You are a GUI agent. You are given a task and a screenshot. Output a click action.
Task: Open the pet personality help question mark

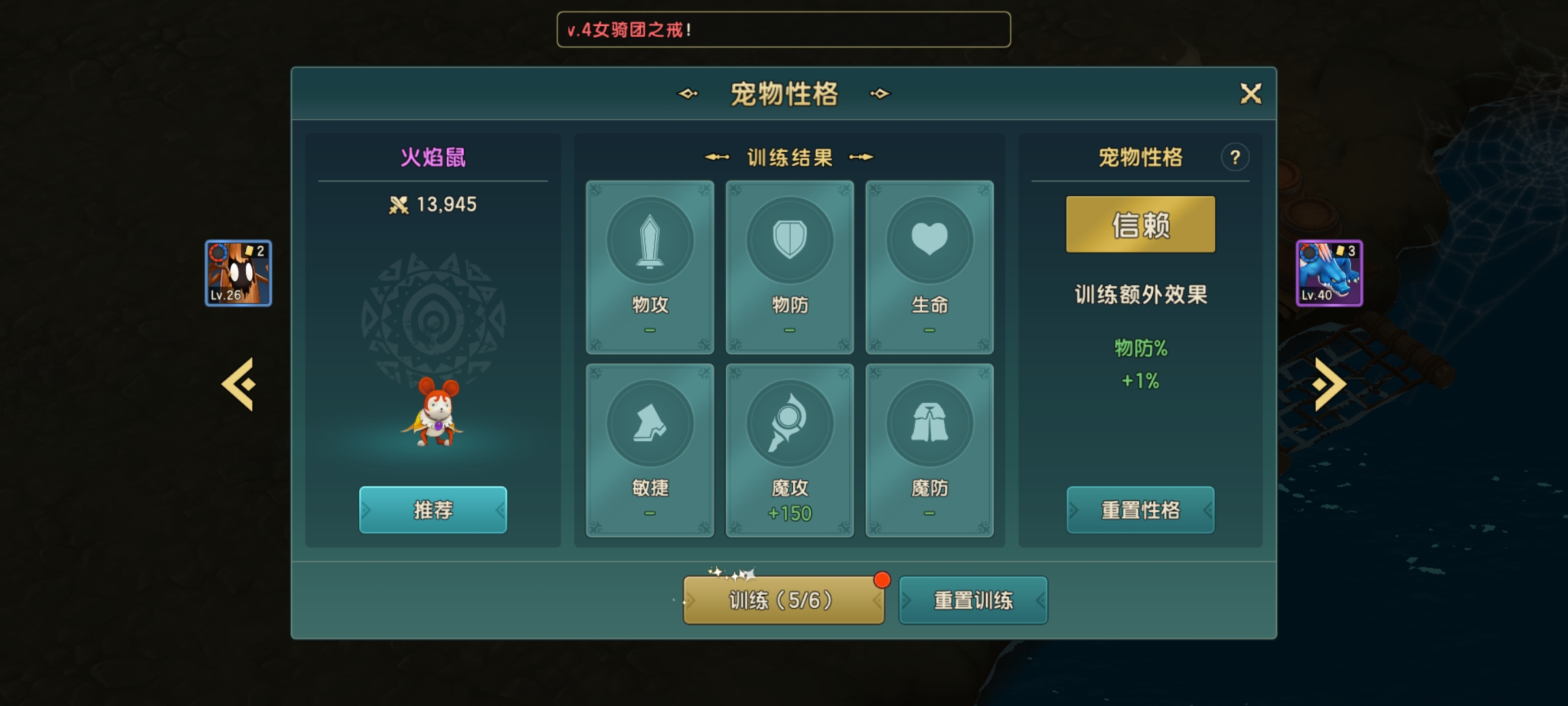(1235, 157)
